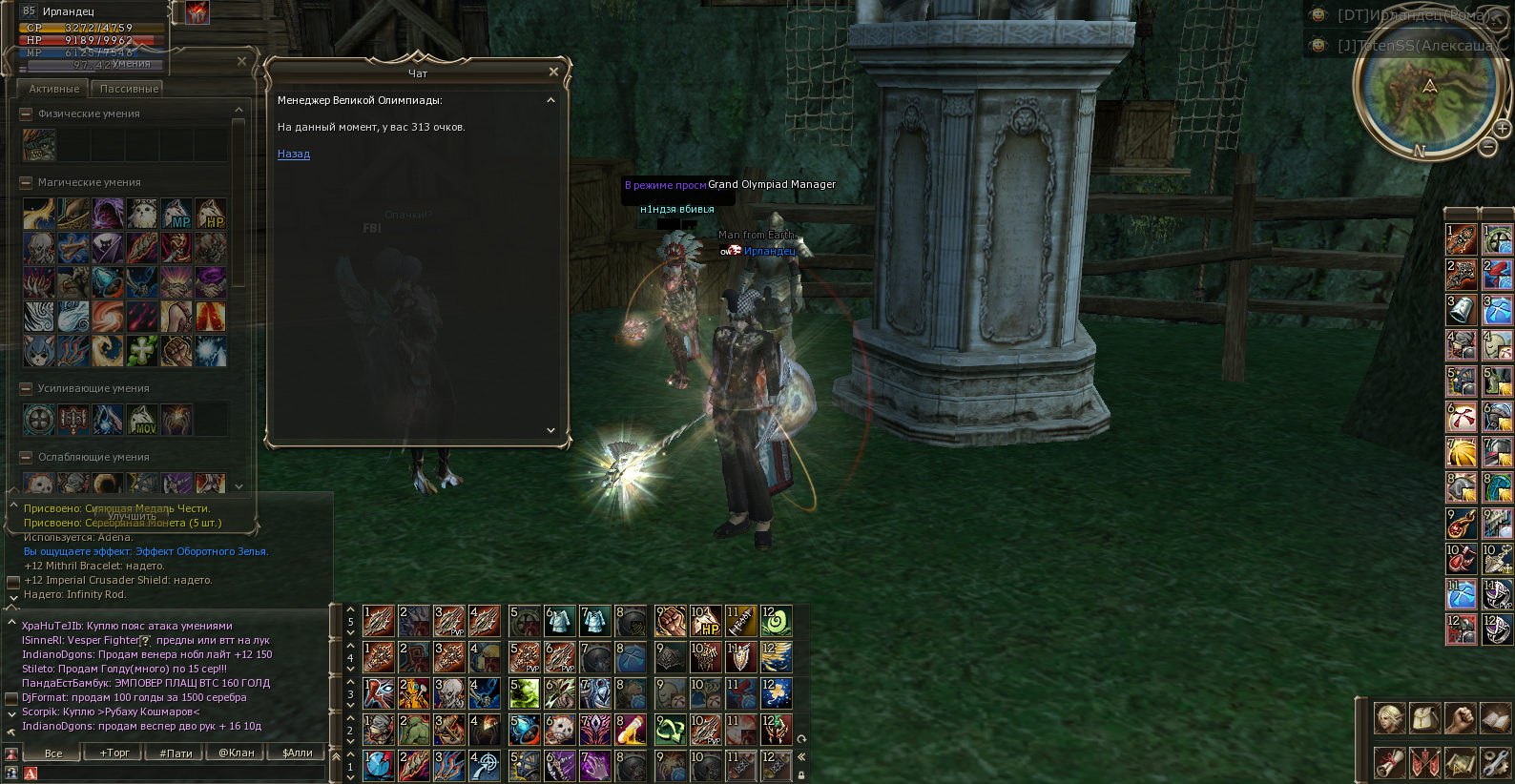
Task: Collapse the Магические умения section
Action: point(26,182)
